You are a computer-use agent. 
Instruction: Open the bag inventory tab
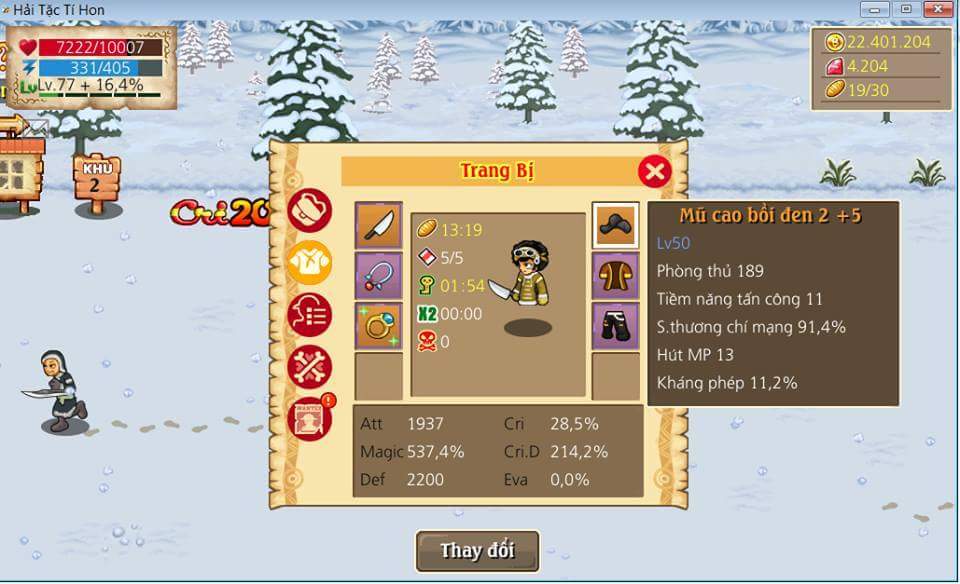(310, 211)
